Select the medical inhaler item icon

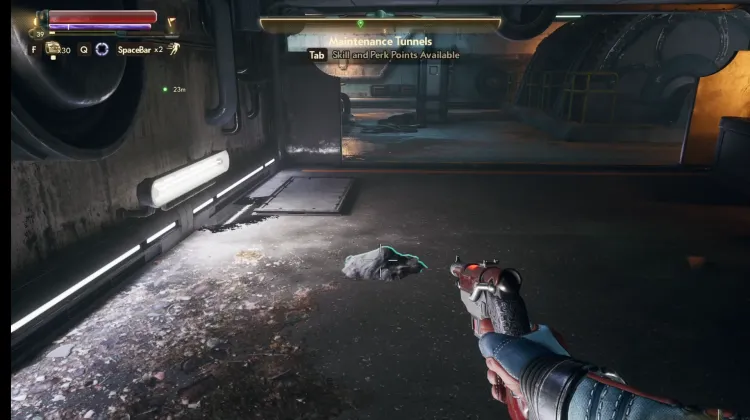point(52,48)
